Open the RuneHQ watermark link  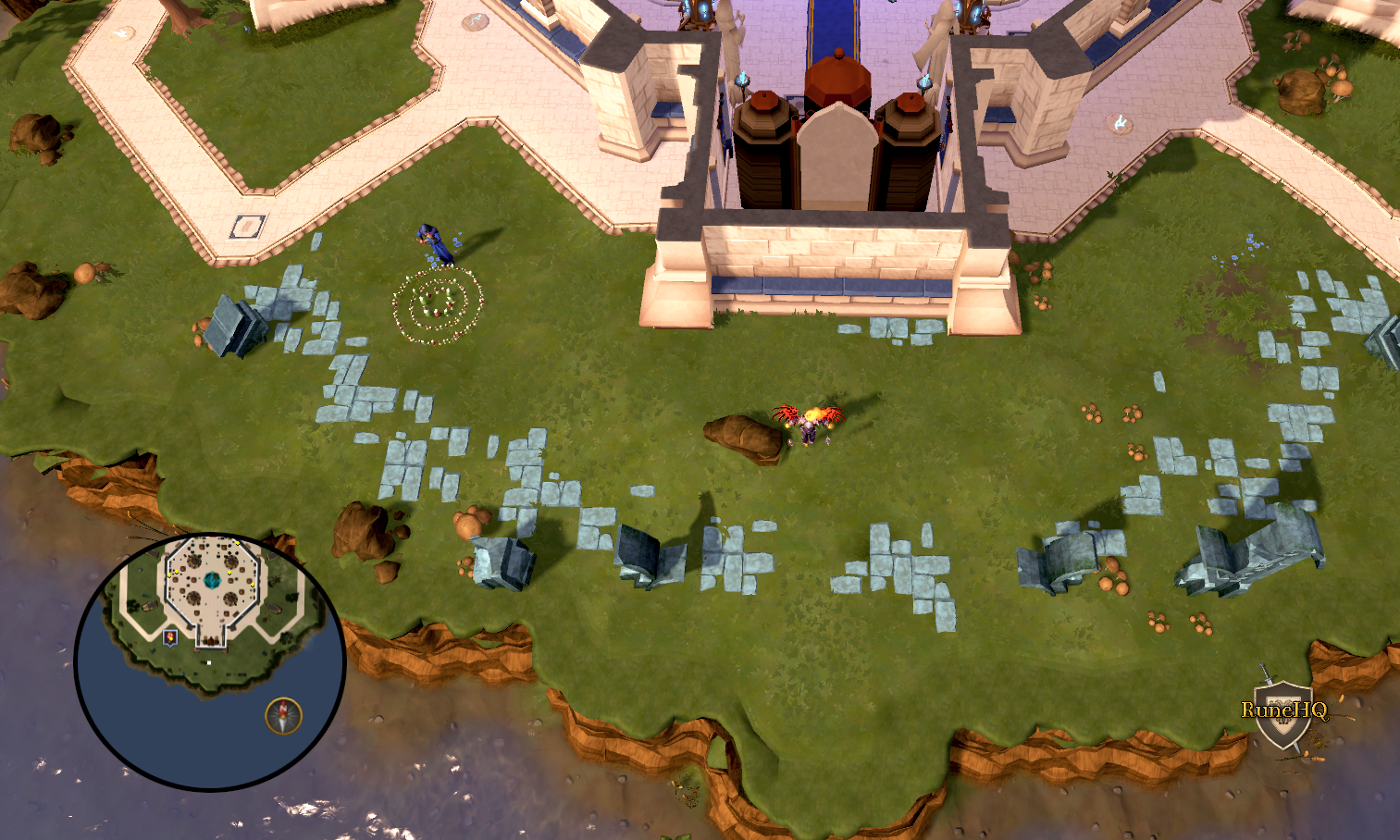(x=1285, y=710)
